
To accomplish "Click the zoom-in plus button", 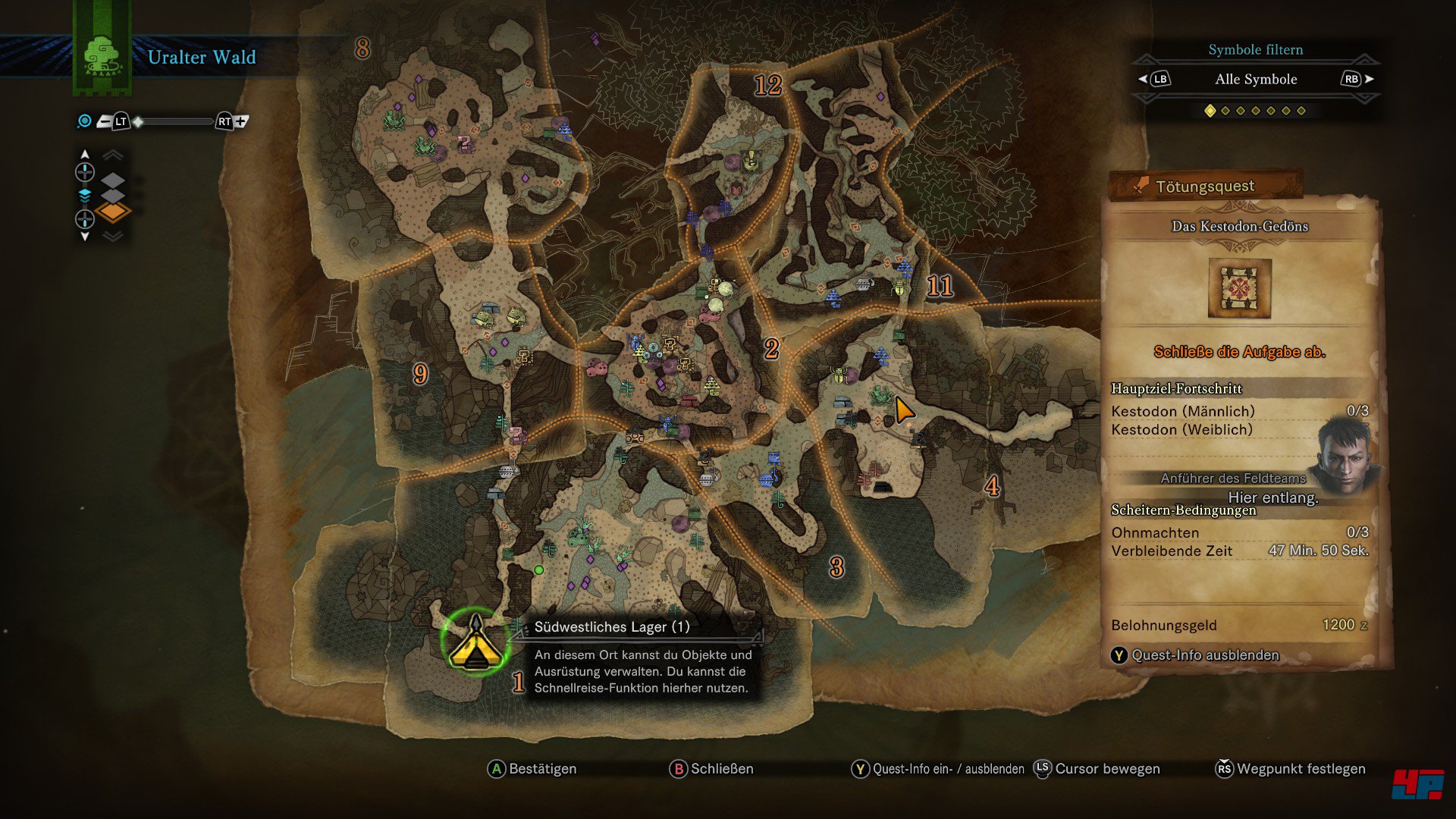I will (x=241, y=121).
